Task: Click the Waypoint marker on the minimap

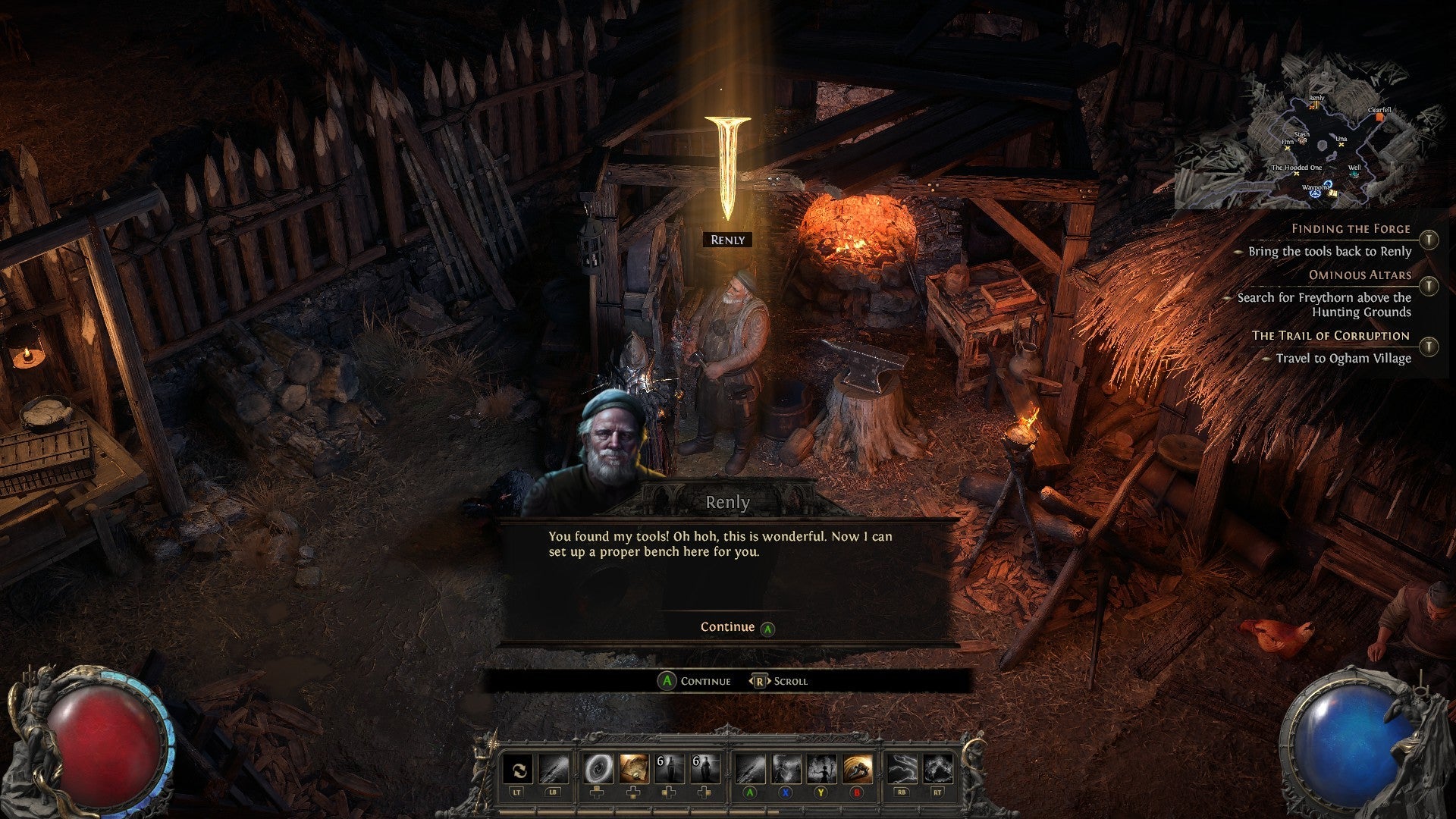Action: tap(1316, 193)
